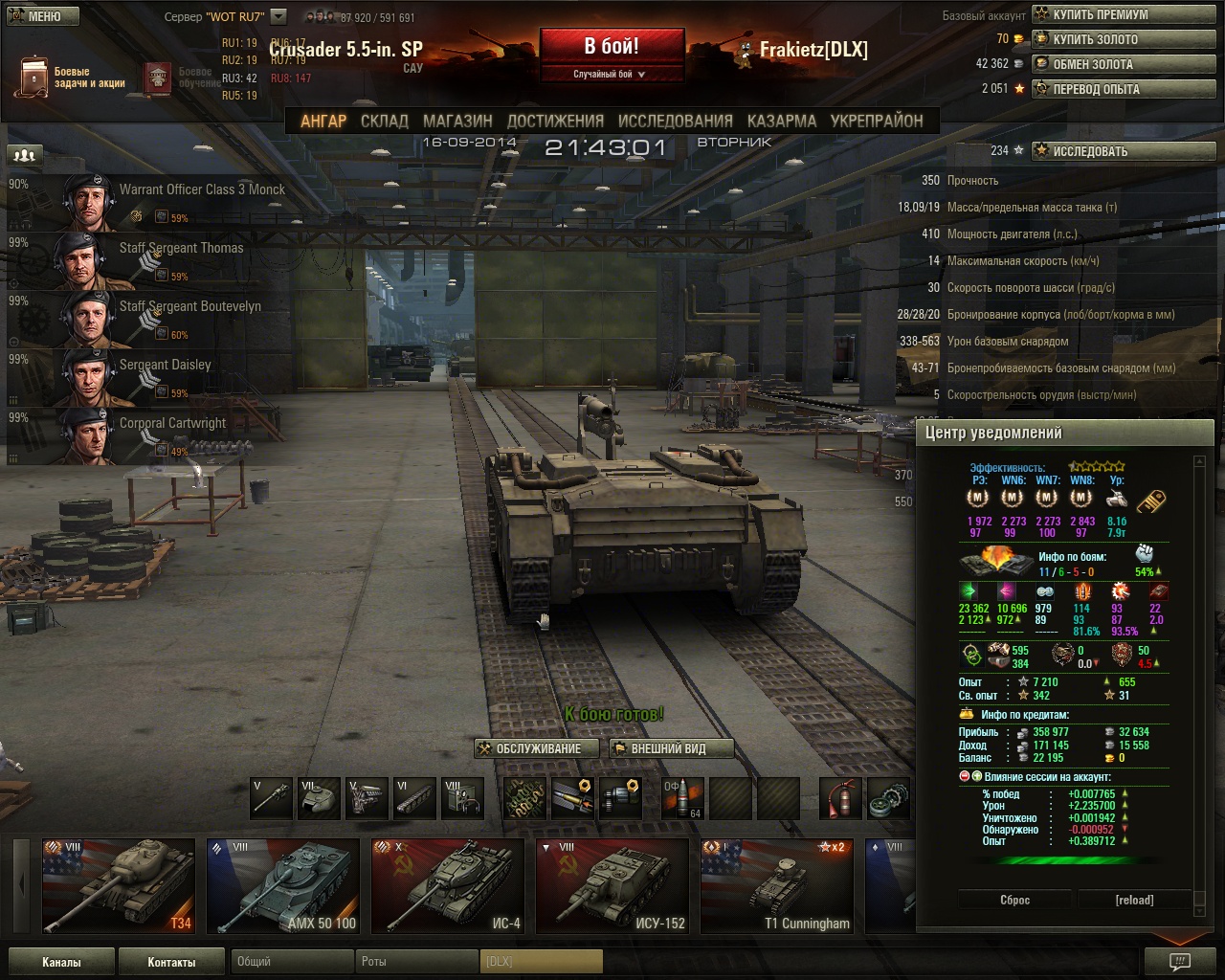Start battle with the В бой! button
Screen dimensions: 1225x980
pyautogui.click(x=612, y=47)
